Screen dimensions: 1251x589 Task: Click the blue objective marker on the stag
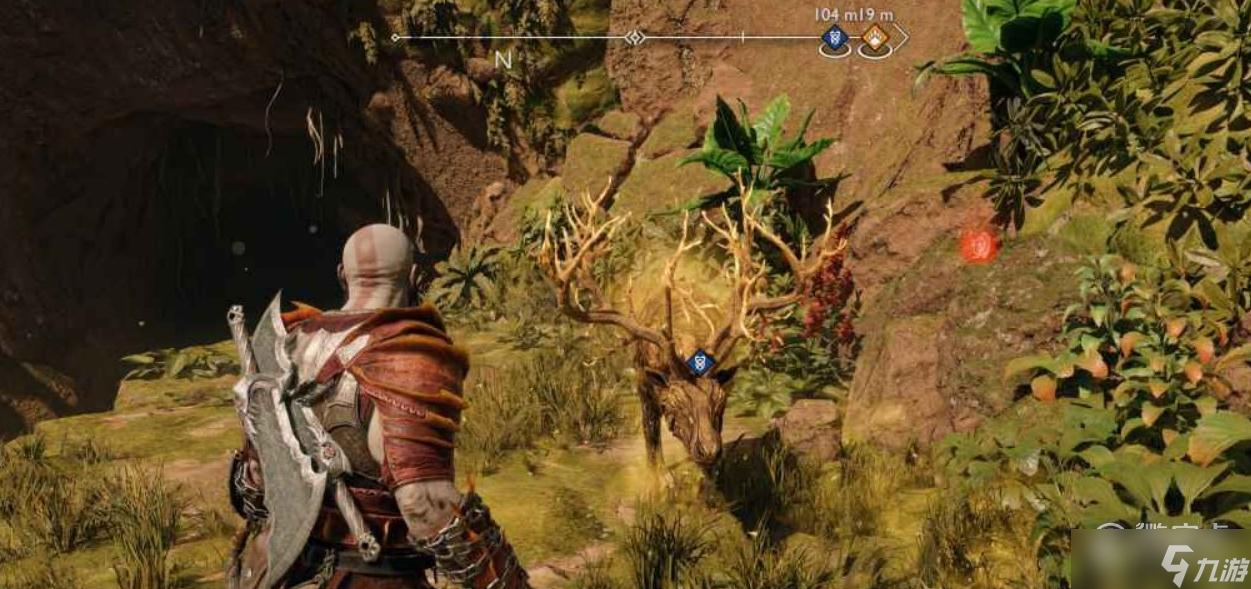tap(701, 362)
